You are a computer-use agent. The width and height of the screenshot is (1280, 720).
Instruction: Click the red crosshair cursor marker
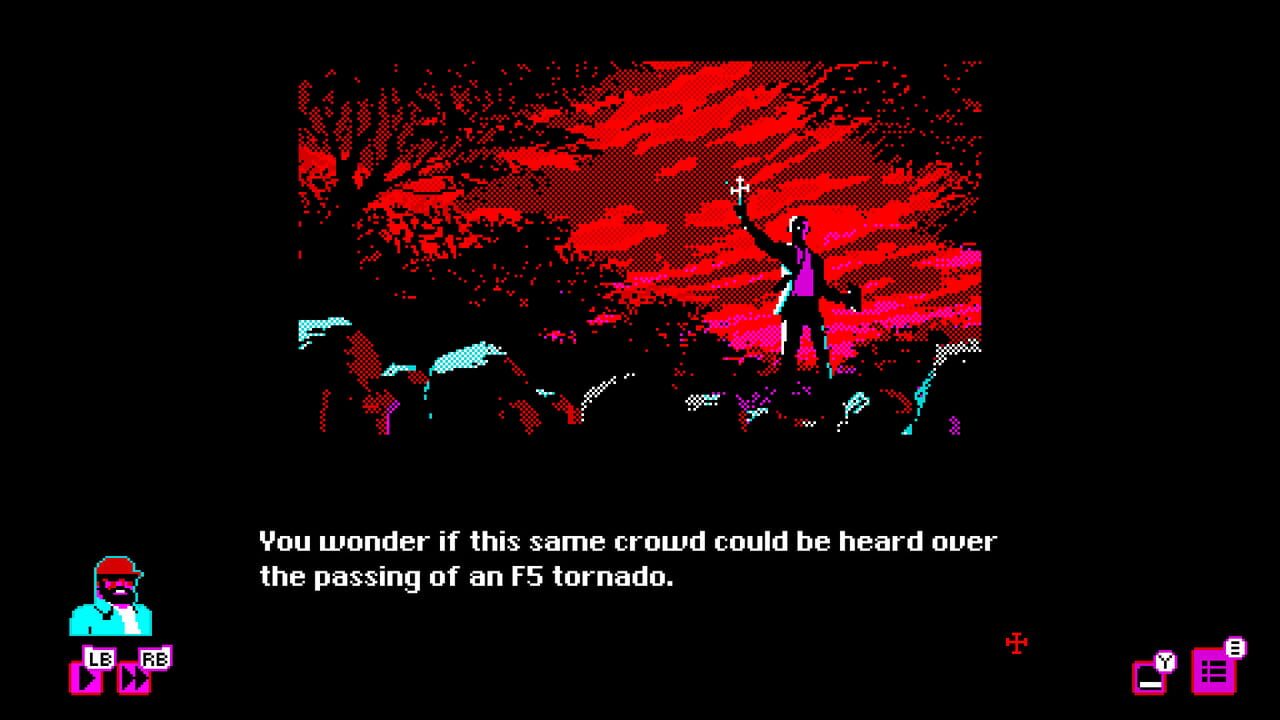(x=1017, y=644)
